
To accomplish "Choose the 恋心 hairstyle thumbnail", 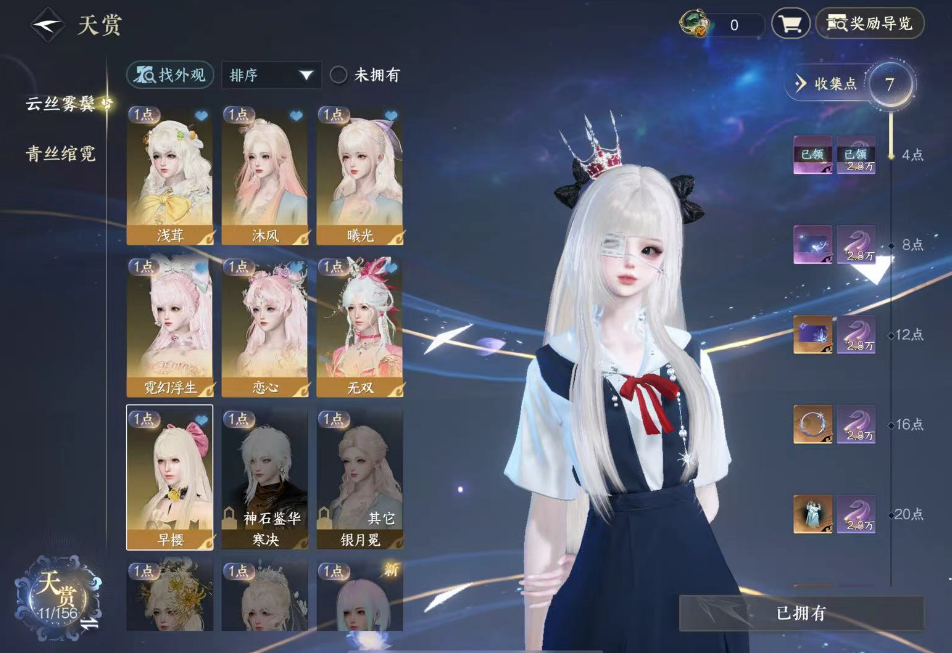I will 264,327.
